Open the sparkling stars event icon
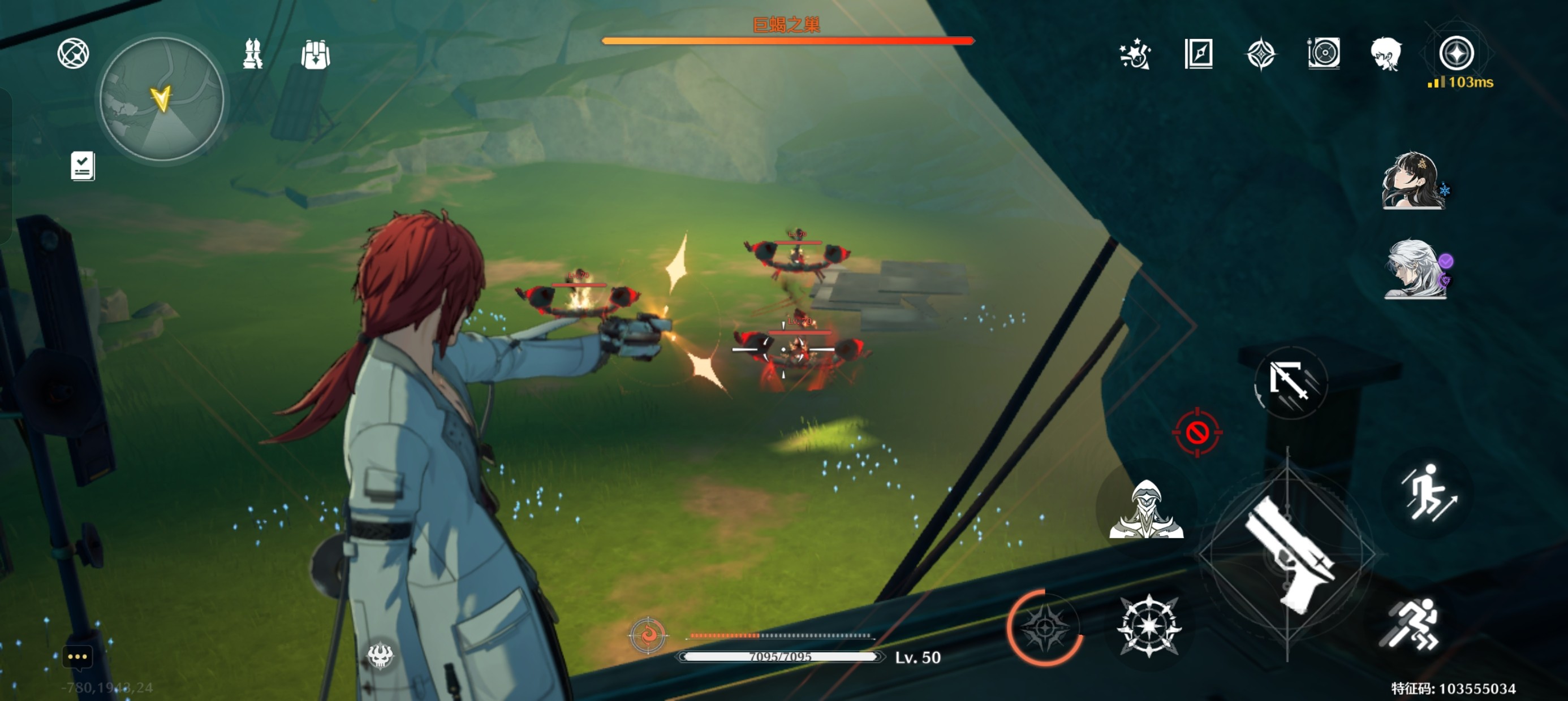1568x701 pixels. (1135, 54)
